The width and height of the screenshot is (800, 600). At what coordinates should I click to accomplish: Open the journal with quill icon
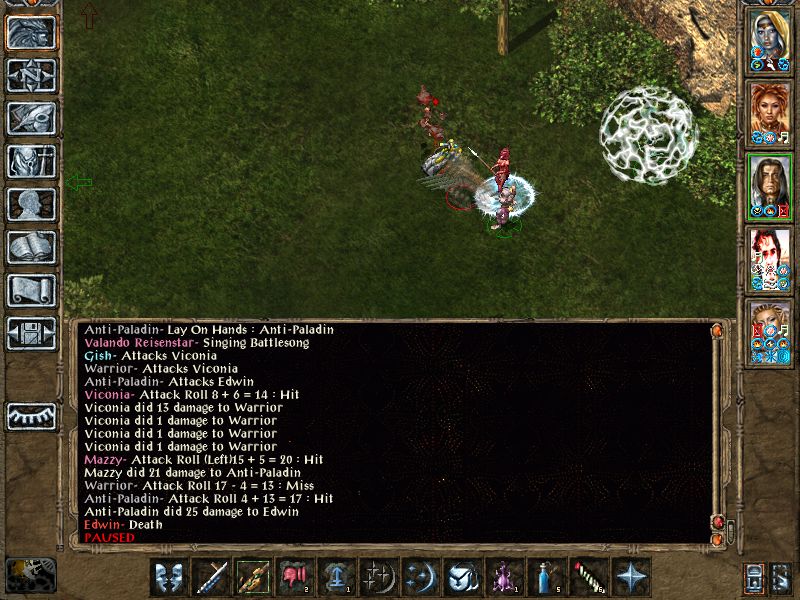click(x=31, y=118)
